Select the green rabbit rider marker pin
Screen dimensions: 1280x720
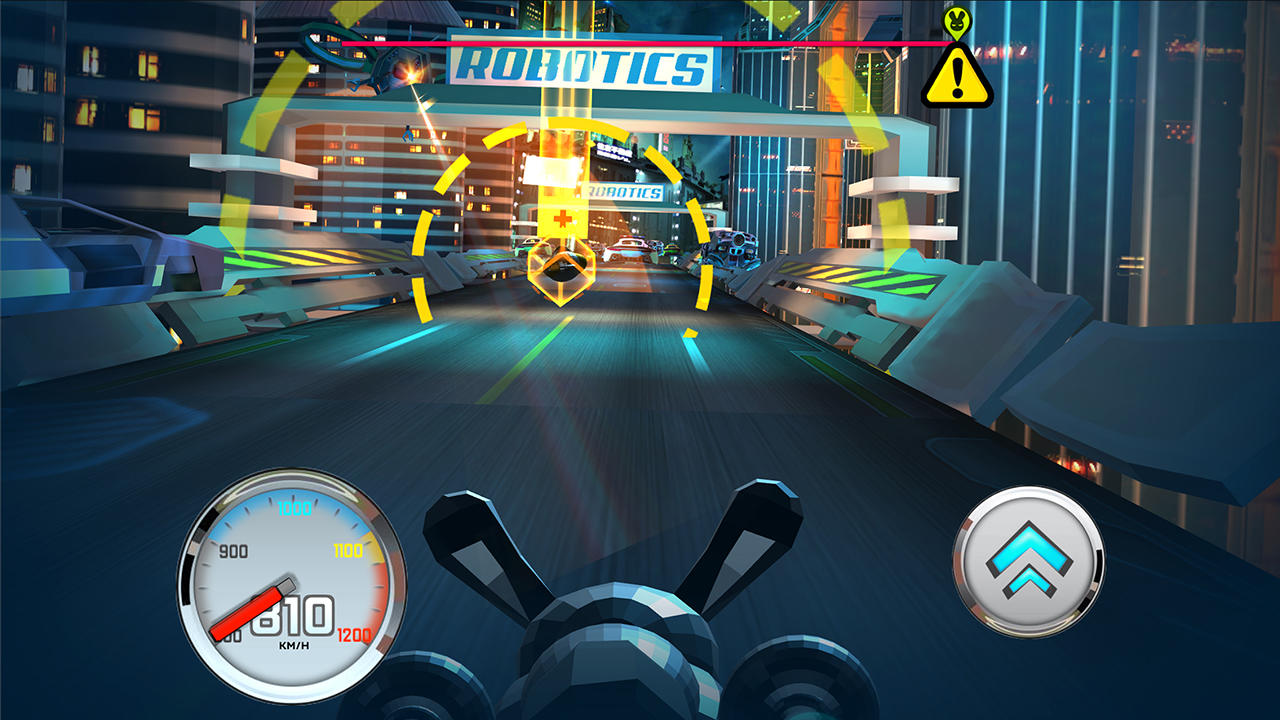pos(957,22)
